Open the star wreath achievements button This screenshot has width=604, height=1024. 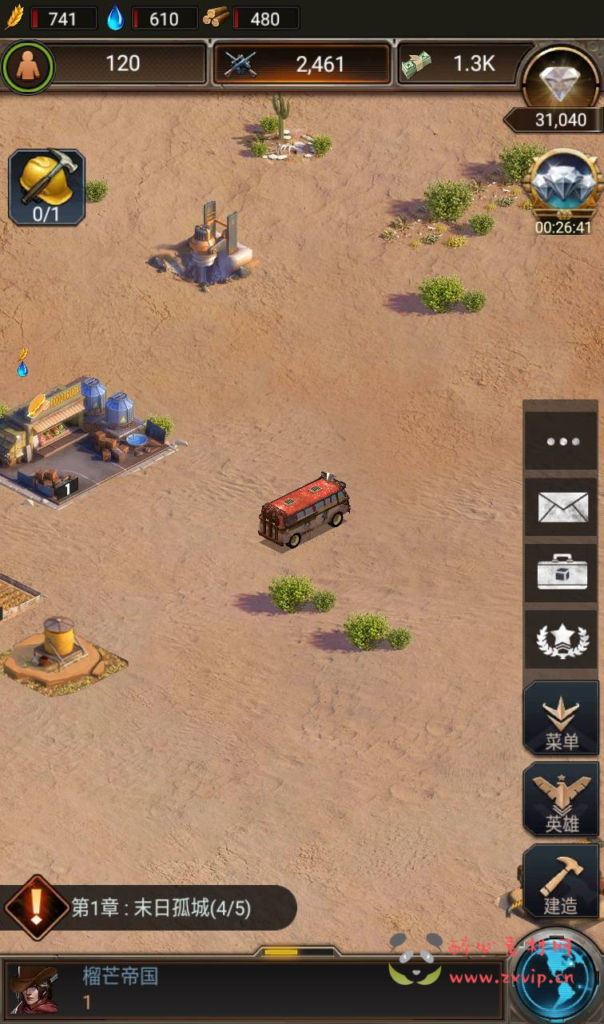point(561,640)
